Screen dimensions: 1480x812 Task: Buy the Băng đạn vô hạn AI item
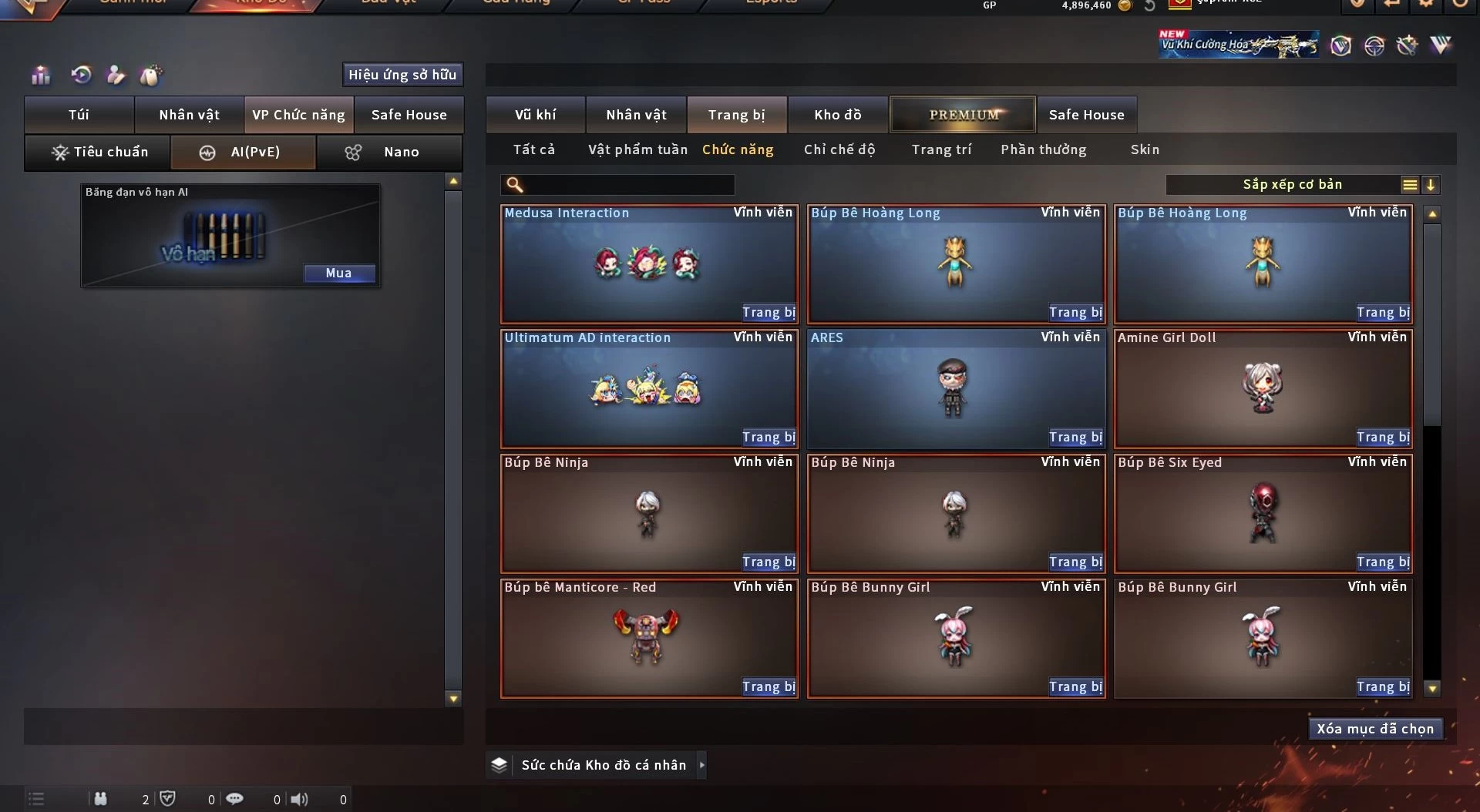tap(339, 273)
